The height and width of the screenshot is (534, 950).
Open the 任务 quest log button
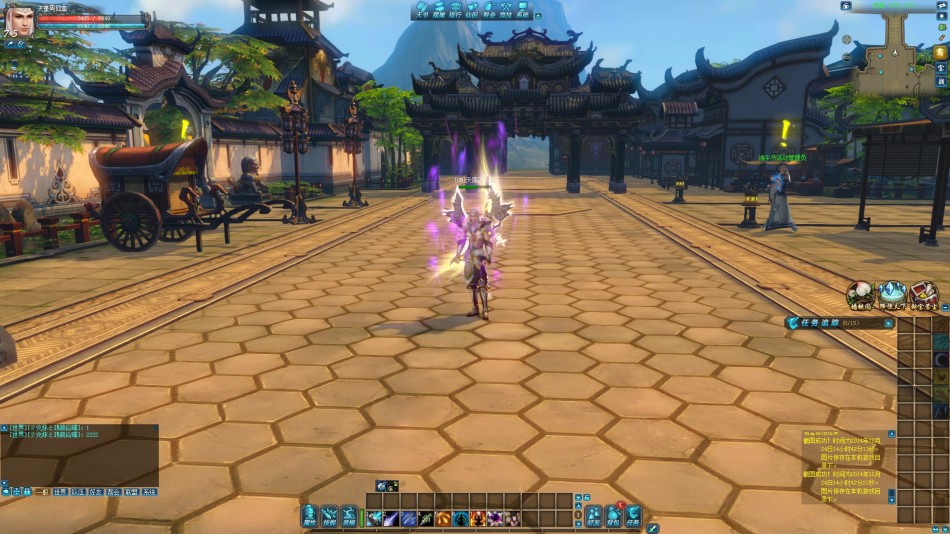633,516
